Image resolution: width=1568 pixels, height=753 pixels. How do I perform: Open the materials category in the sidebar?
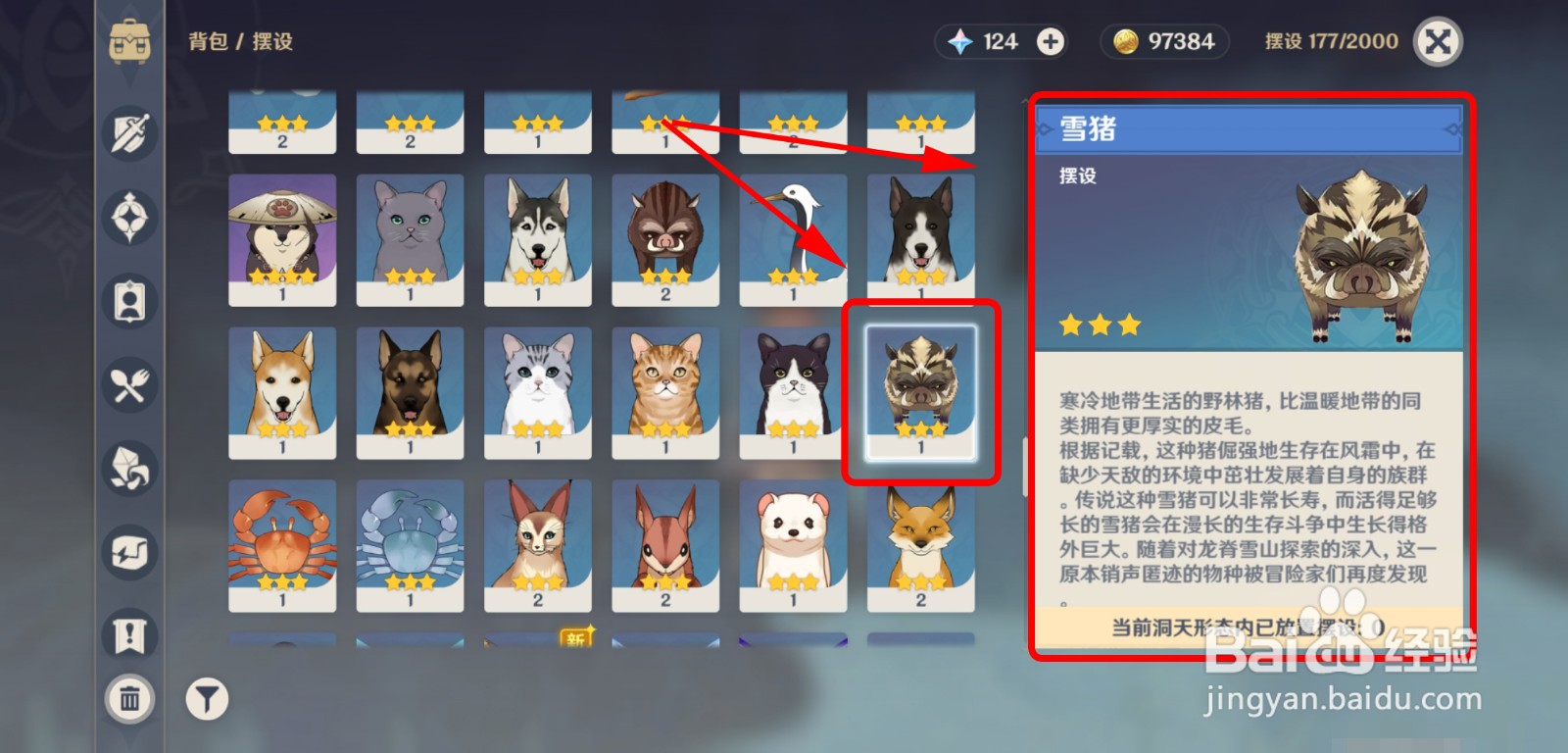point(127,470)
